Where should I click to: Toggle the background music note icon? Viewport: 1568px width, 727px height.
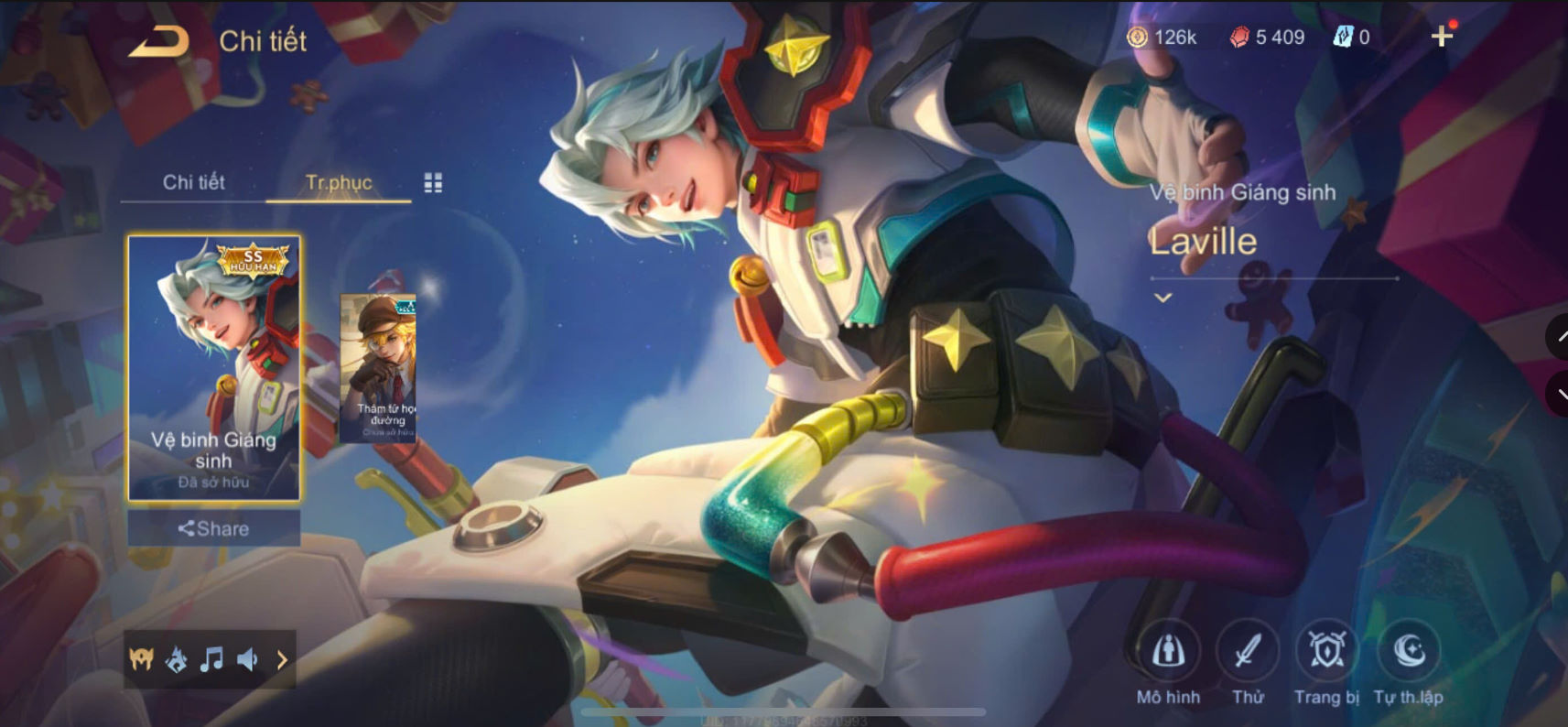pyautogui.click(x=212, y=658)
